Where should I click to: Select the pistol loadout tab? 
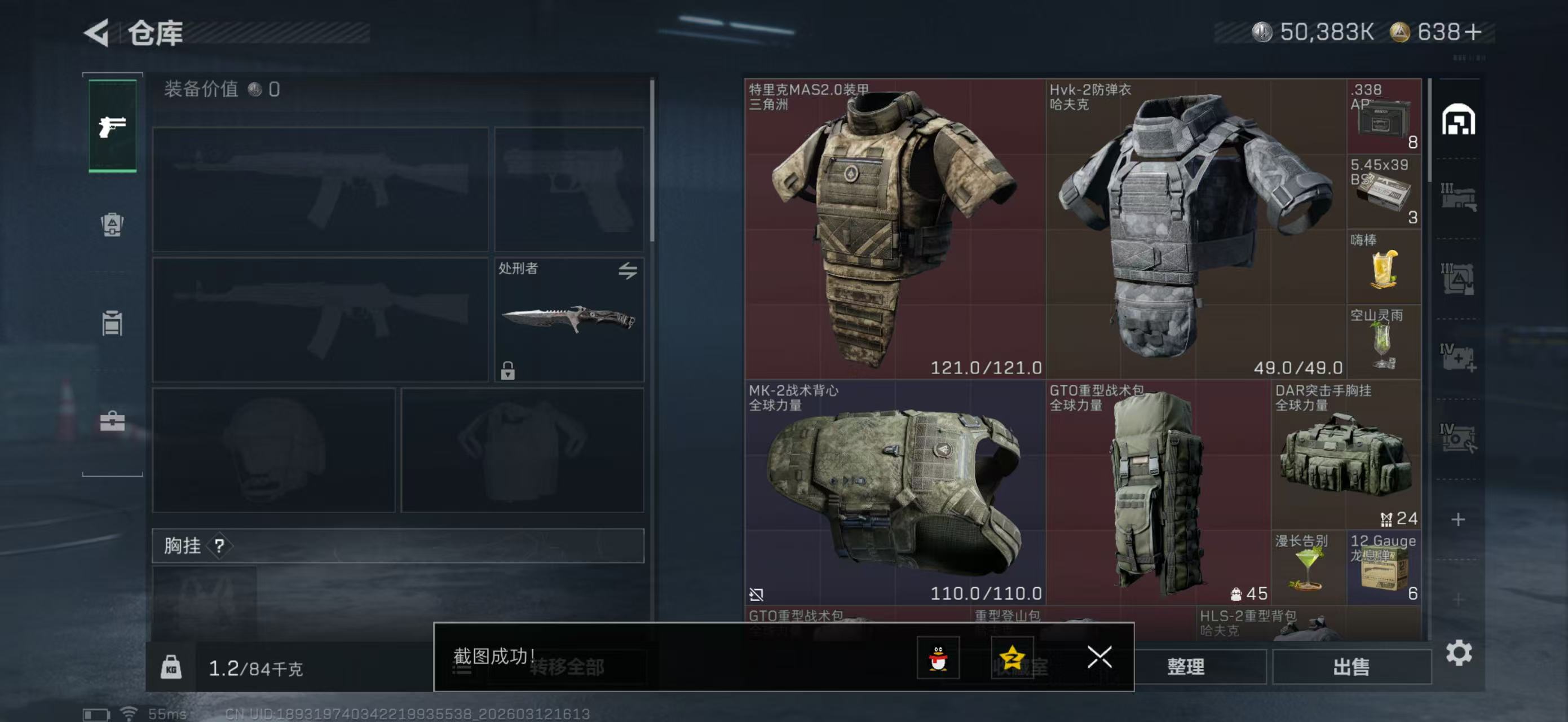point(113,126)
